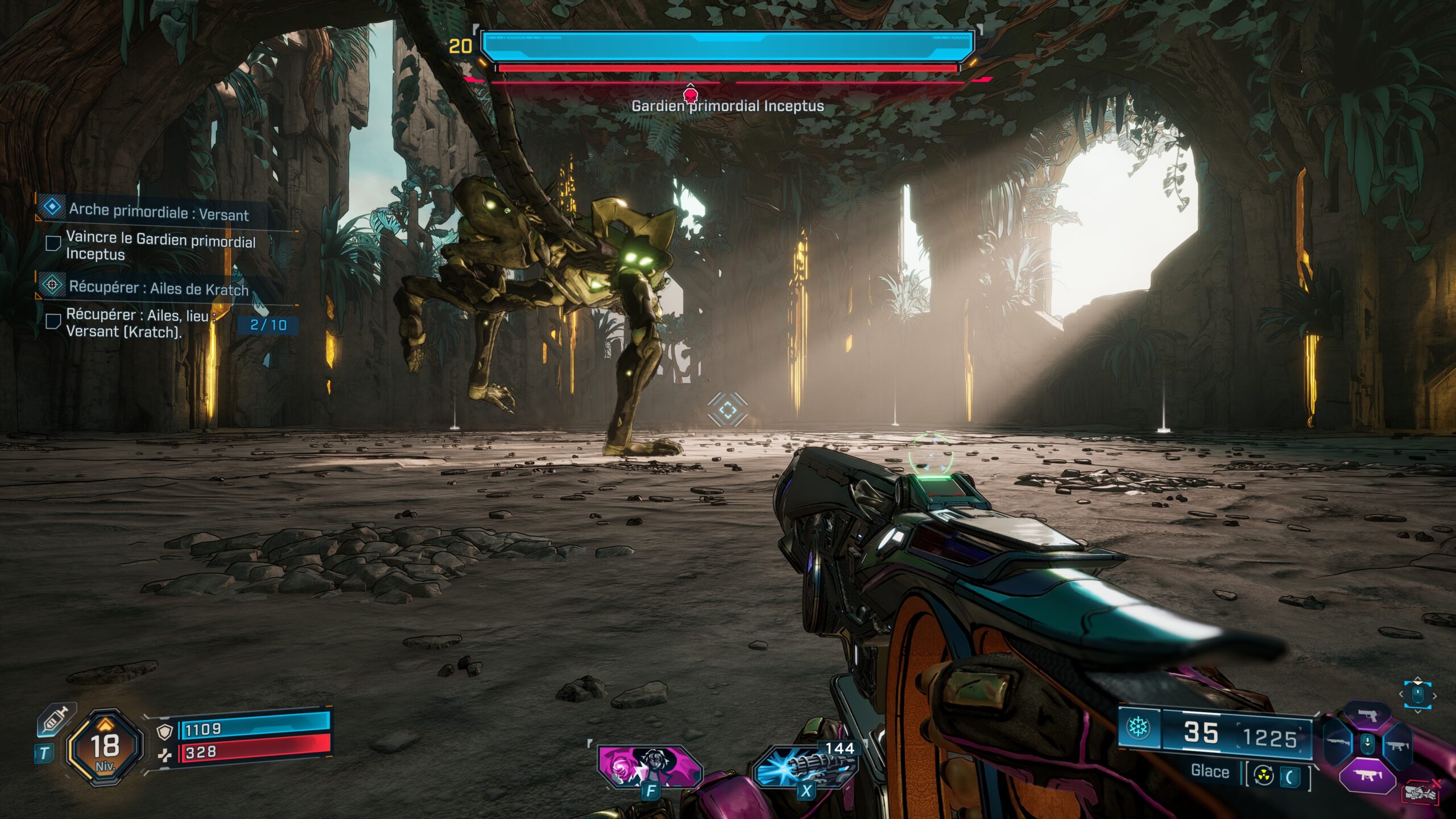Select the pistol weapon slot

1367,716
